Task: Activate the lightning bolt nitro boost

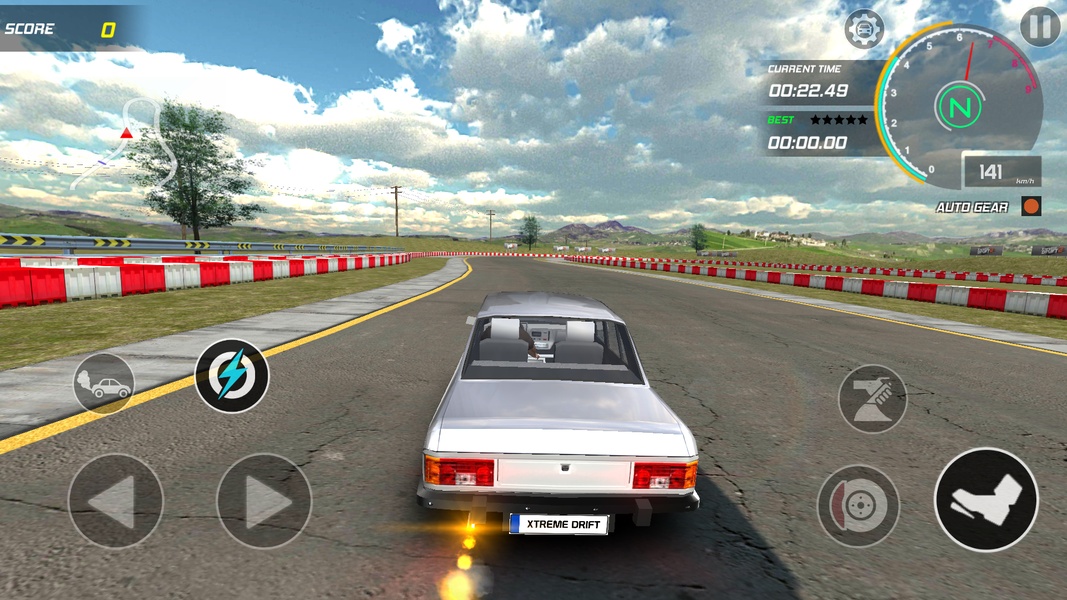Action: [231, 376]
